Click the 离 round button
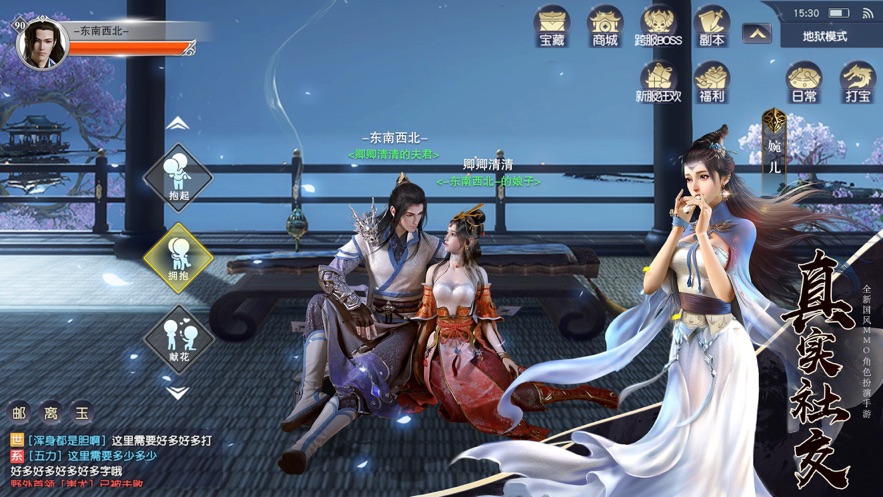 coord(51,412)
